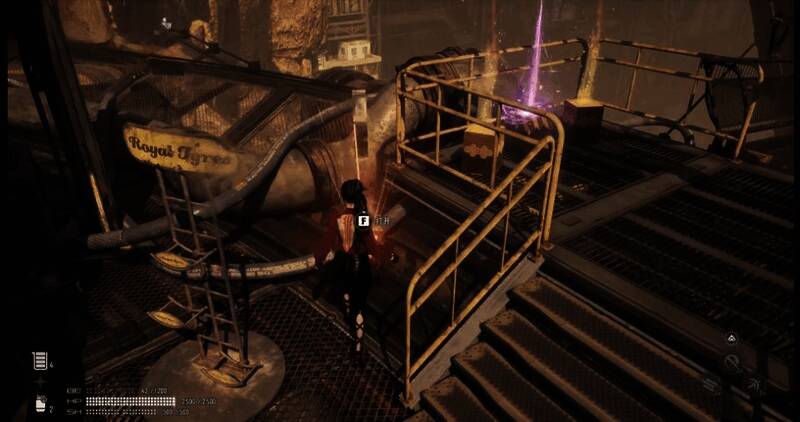This screenshot has width=800, height=422.
Task: Choose the three-lines dash ability icon
Action: coord(710,383)
